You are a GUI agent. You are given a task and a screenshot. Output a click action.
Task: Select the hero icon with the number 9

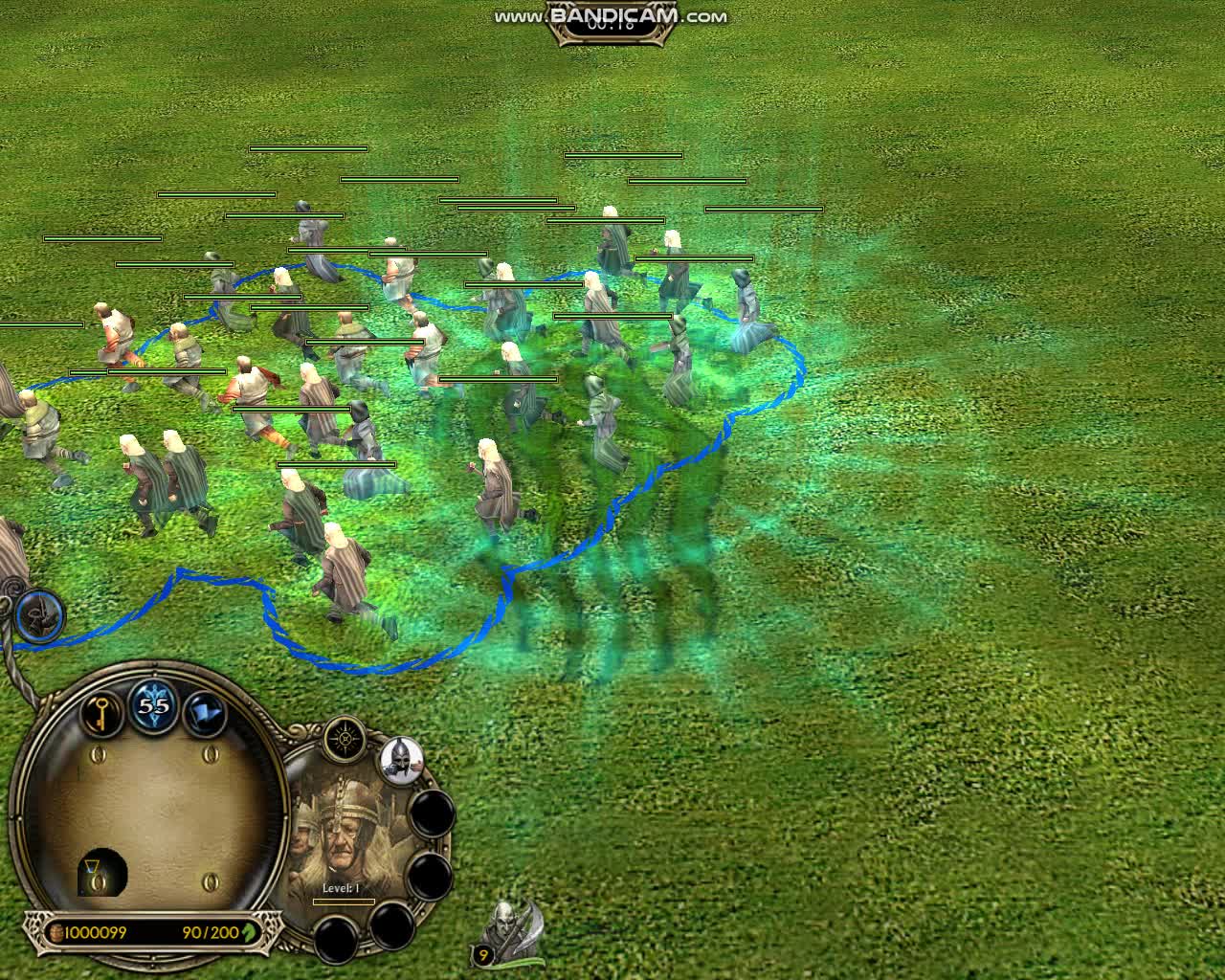pos(511,930)
